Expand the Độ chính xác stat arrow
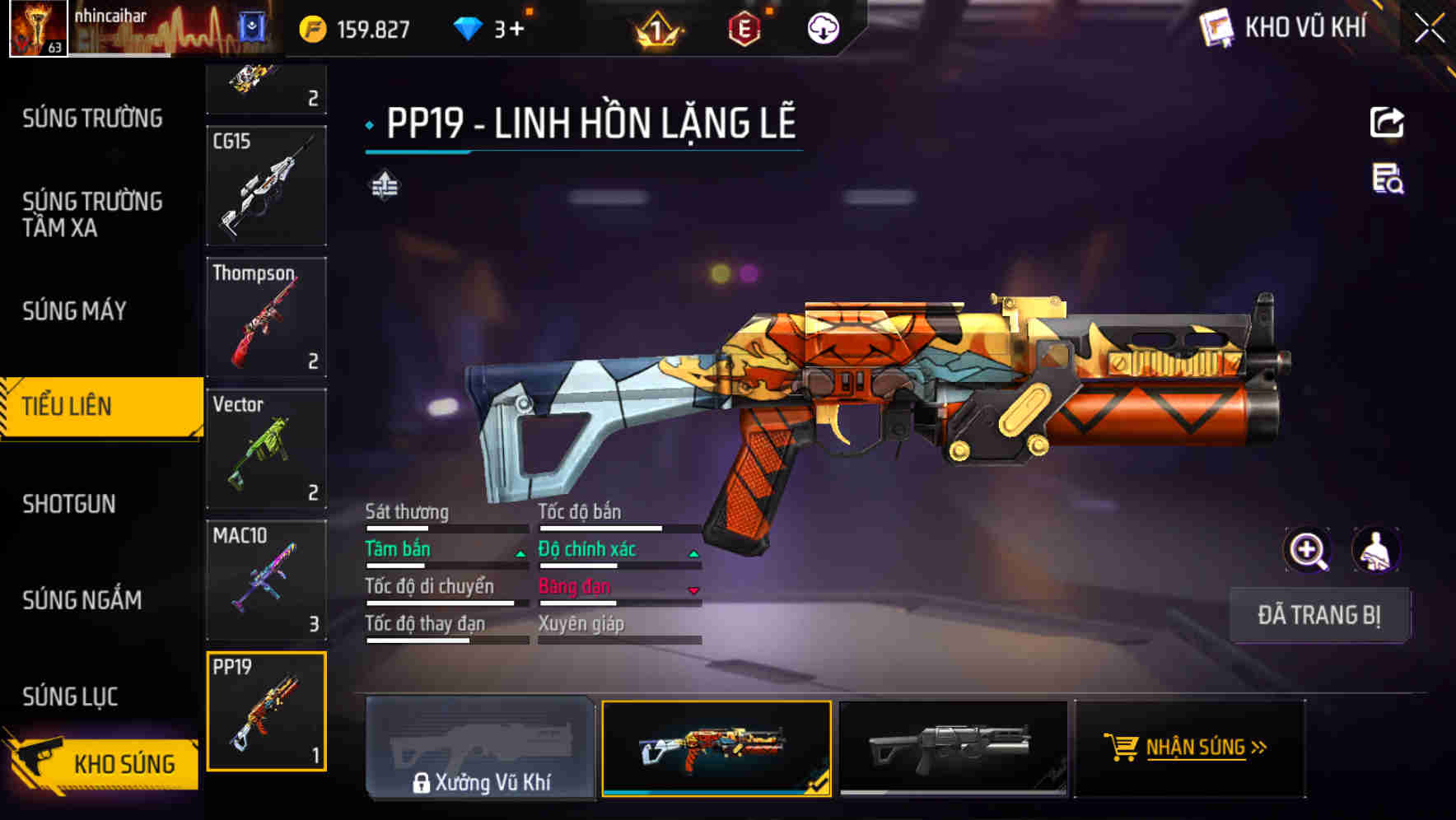 click(x=694, y=553)
